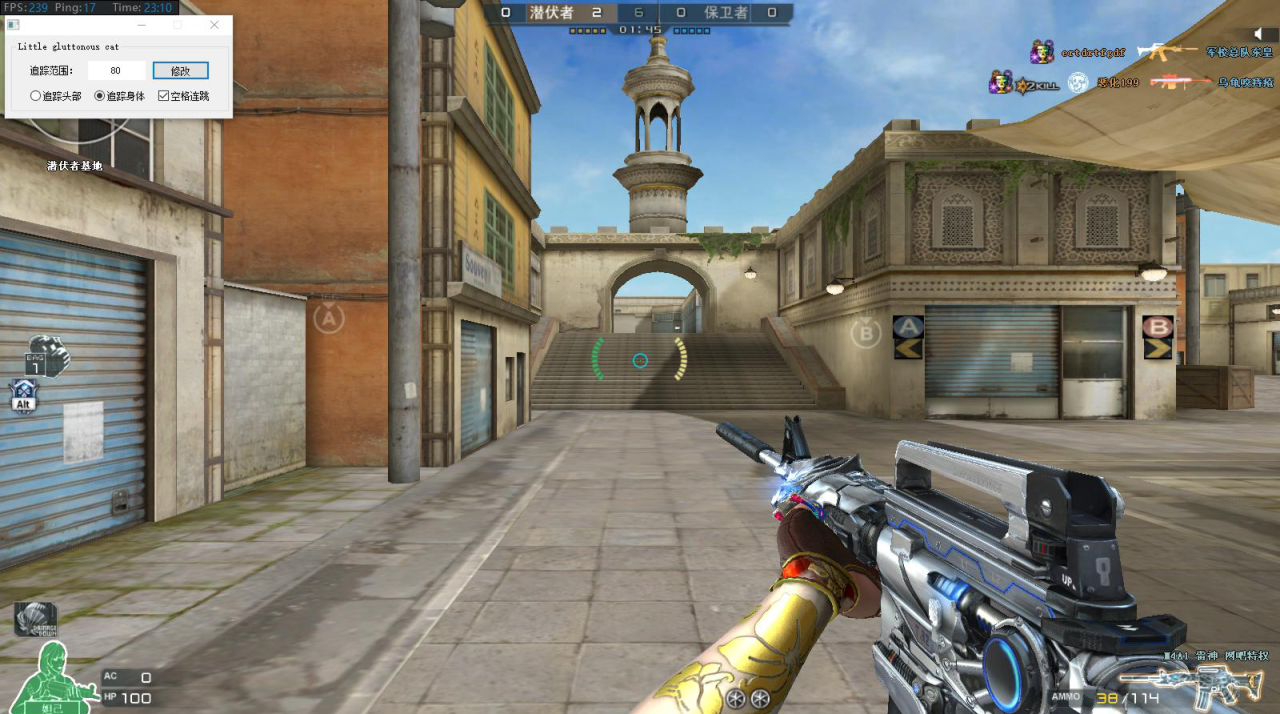1280x714 pixels.
Task: Click the Damage Down parachute icon
Action: tap(35, 619)
